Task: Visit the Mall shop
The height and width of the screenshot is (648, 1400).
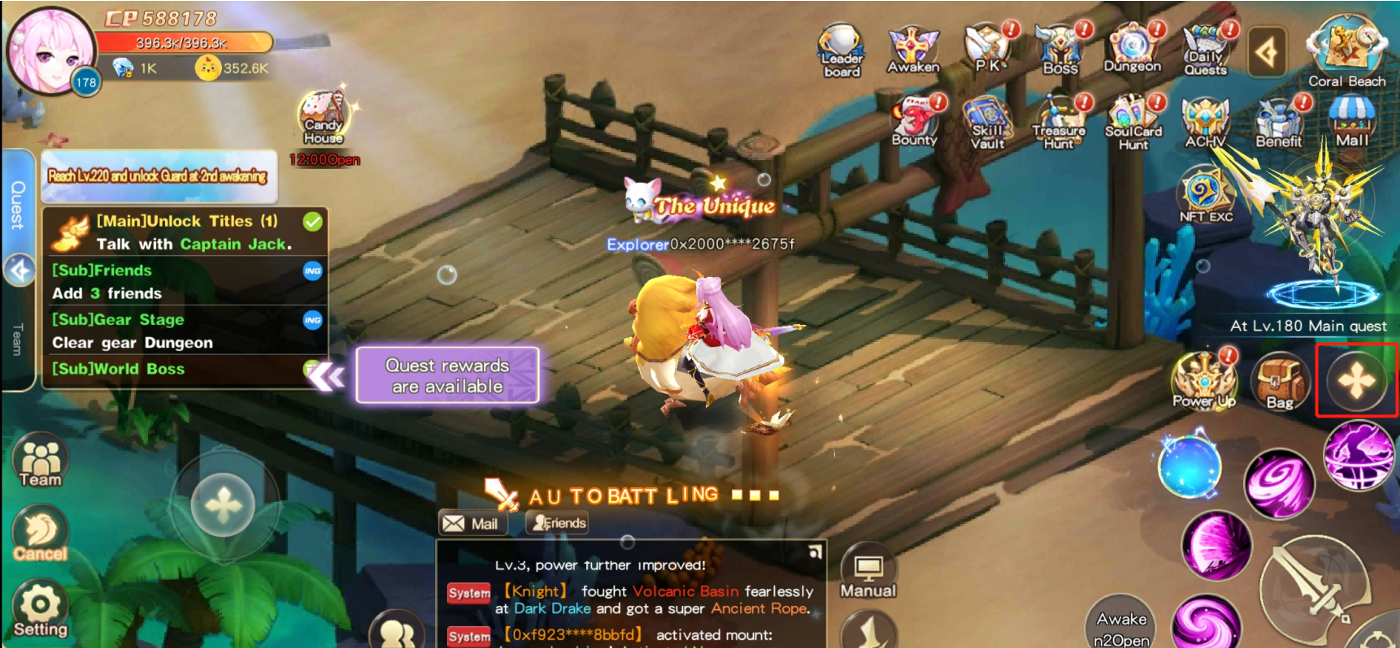Action: coord(1352,122)
